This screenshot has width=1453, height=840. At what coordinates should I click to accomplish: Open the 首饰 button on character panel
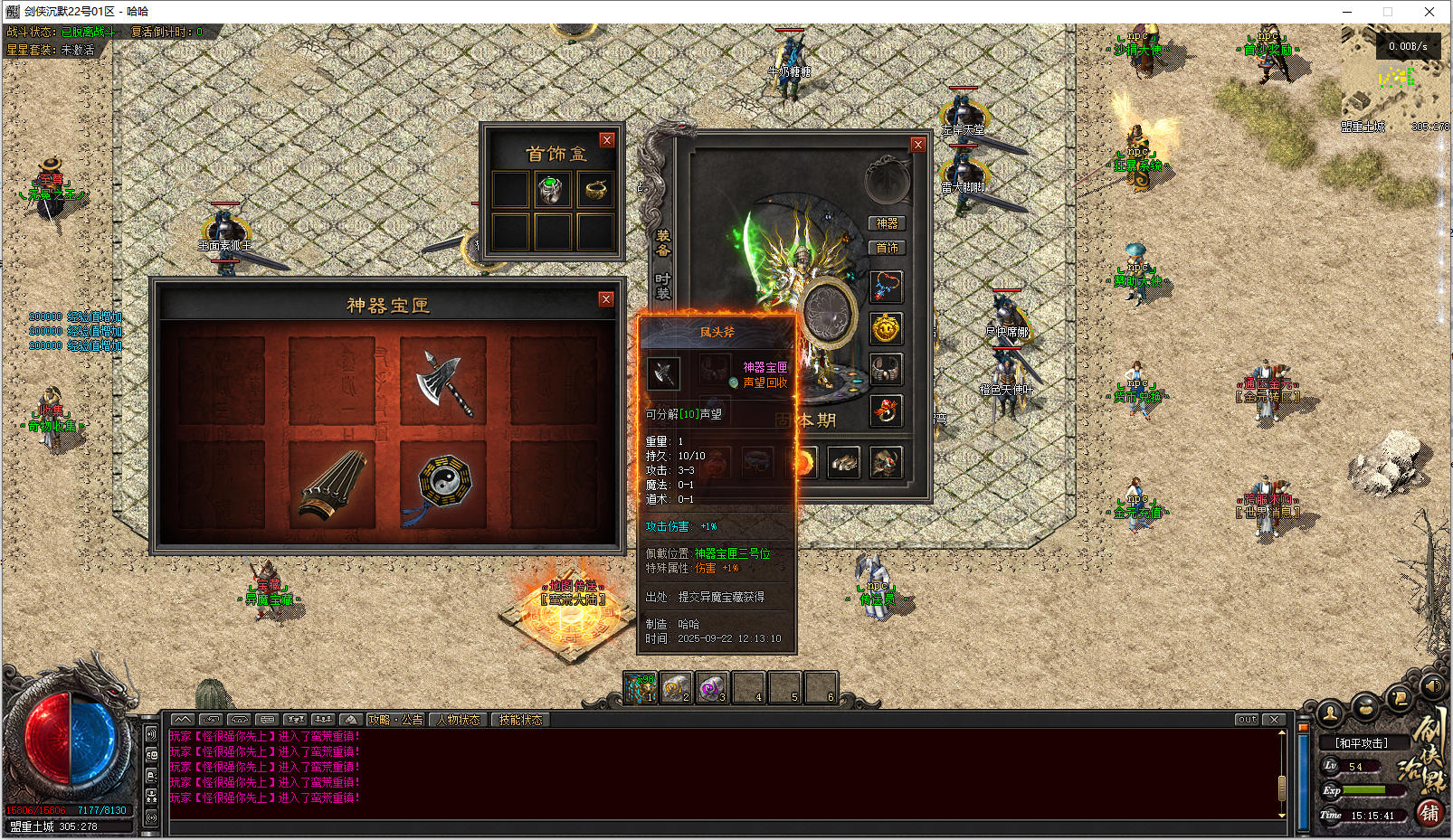click(887, 248)
